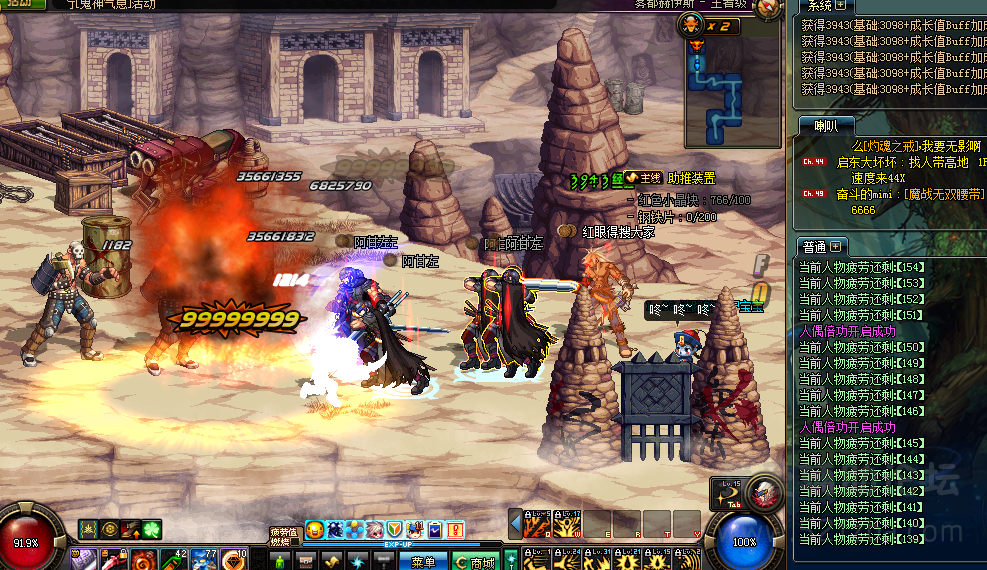
Task: Click the compass icon above the minimap
Action: [x=768, y=9]
